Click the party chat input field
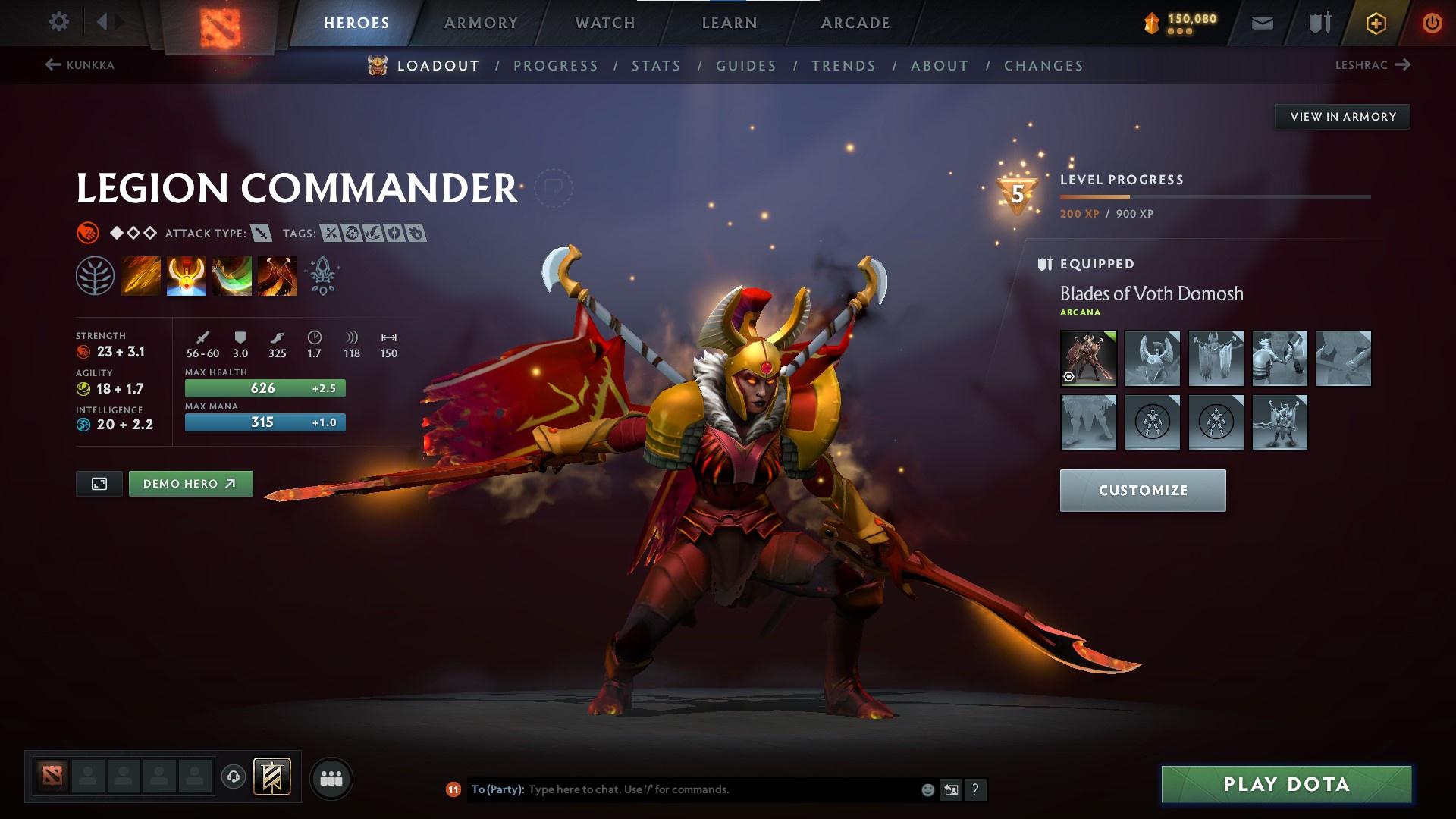The height and width of the screenshot is (819, 1456). pos(682,789)
